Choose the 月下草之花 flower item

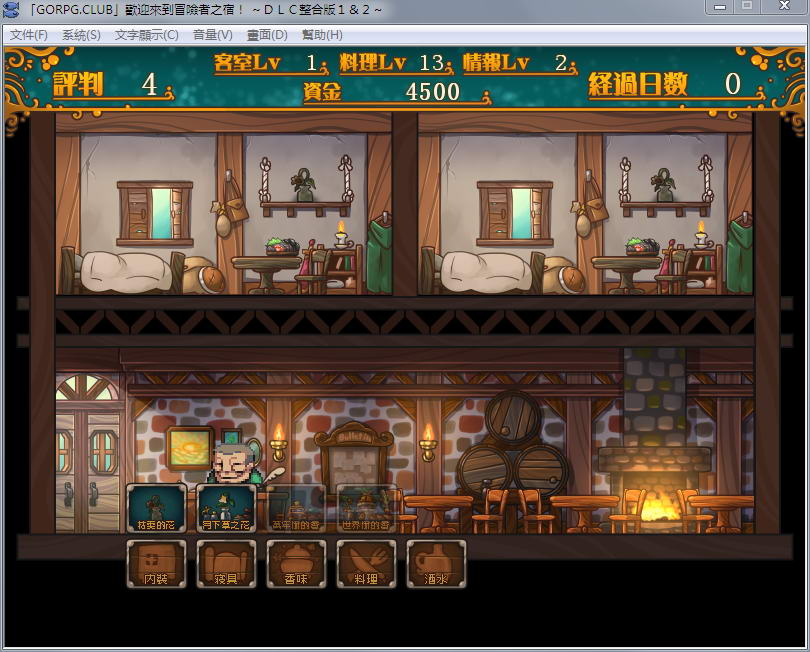pos(226,508)
